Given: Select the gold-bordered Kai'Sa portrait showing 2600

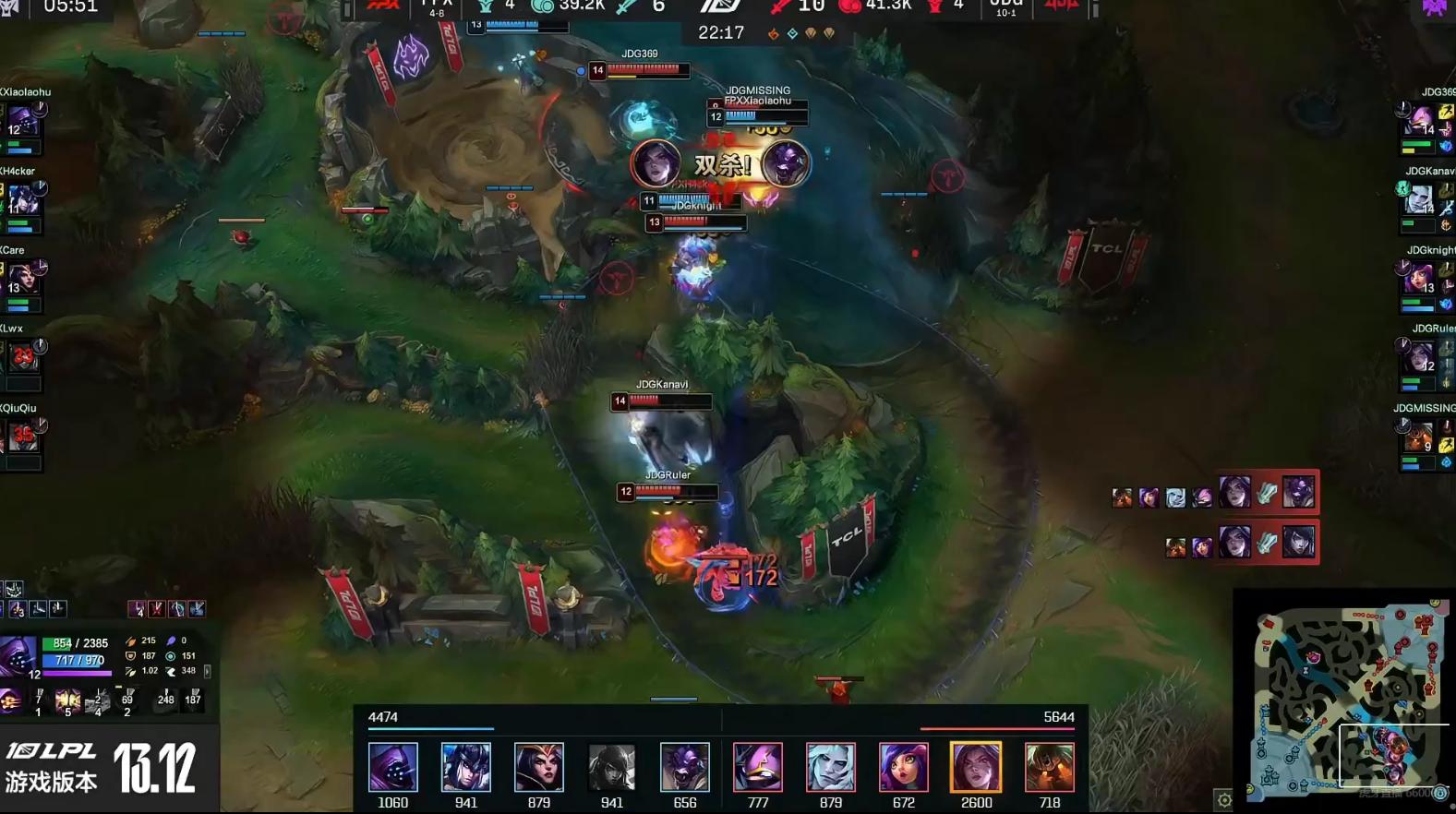Looking at the screenshot, I should (x=976, y=767).
